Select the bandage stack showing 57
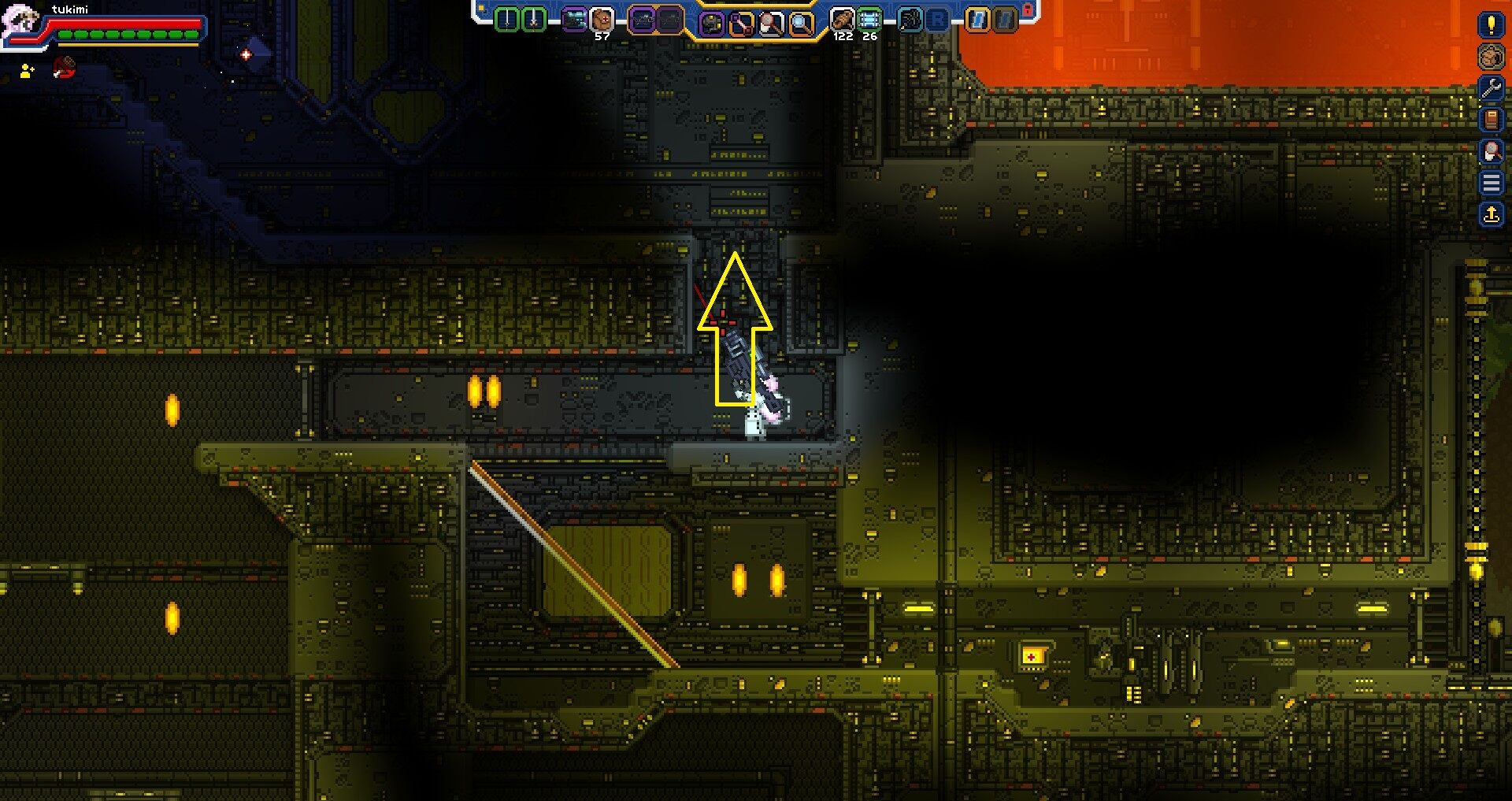This screenshot has width=1512, height=801. point(600,17)
